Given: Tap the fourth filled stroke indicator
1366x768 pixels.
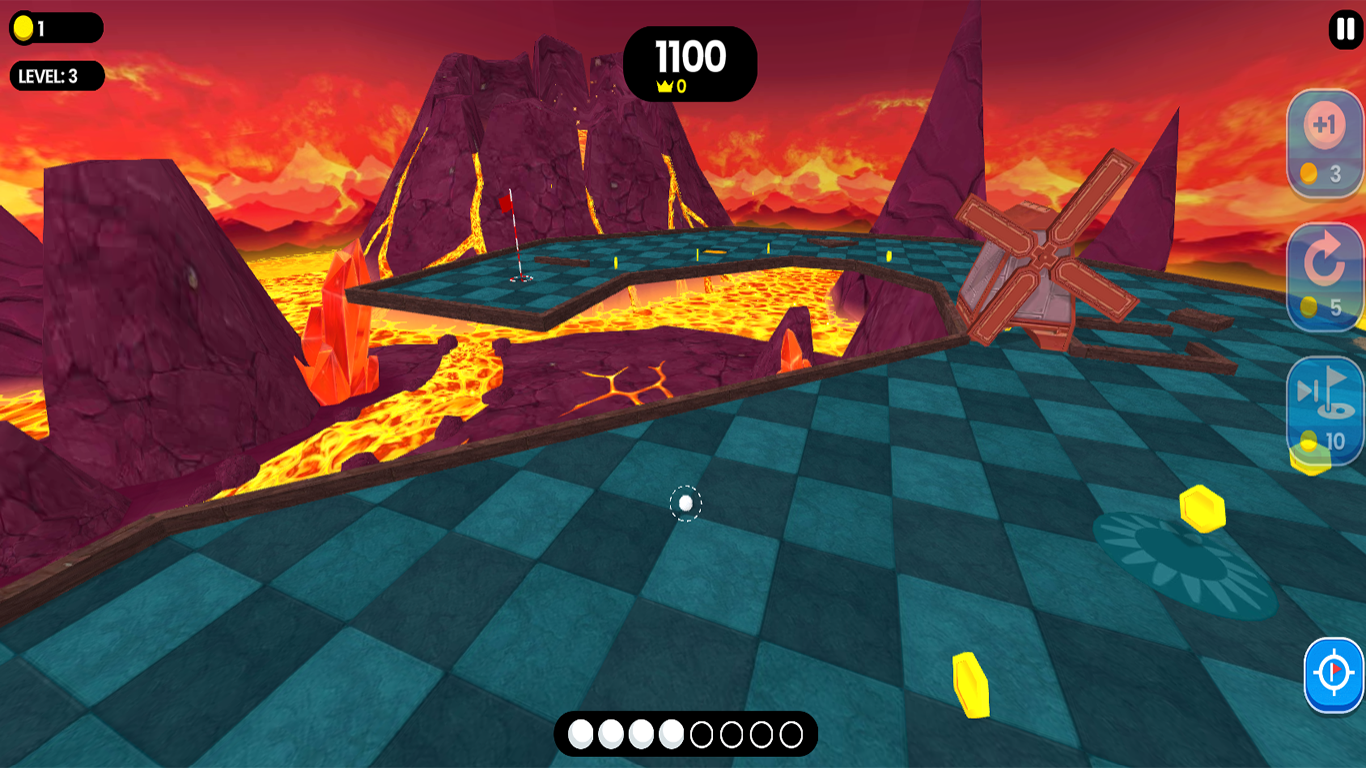Looking at the screenshot, I should 671,733.
